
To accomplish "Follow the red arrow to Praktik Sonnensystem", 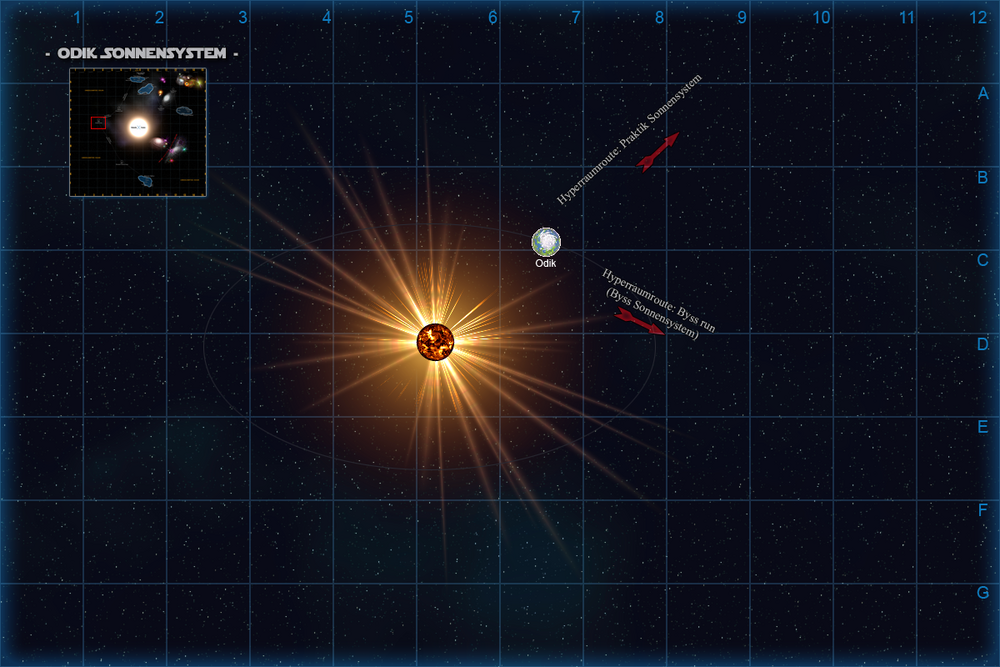I will [658, 152].
